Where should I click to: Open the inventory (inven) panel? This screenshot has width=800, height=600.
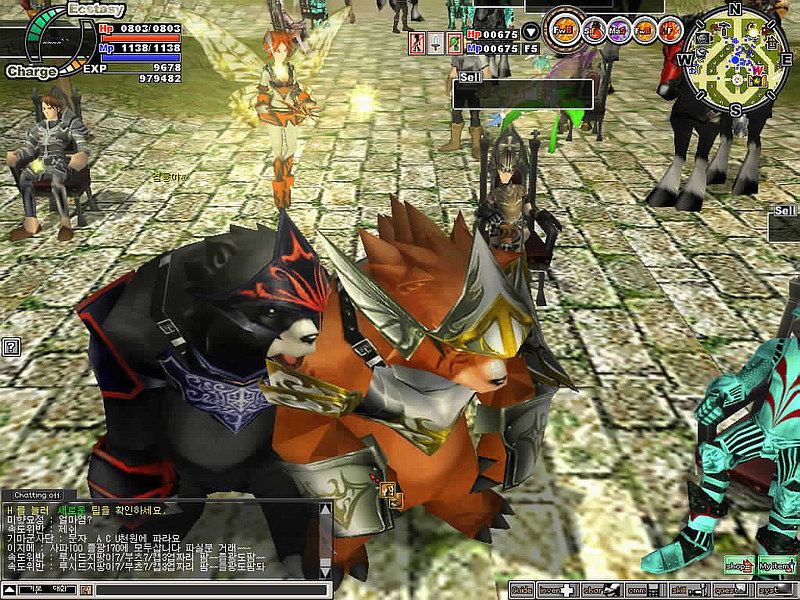(x=557, y=591)
